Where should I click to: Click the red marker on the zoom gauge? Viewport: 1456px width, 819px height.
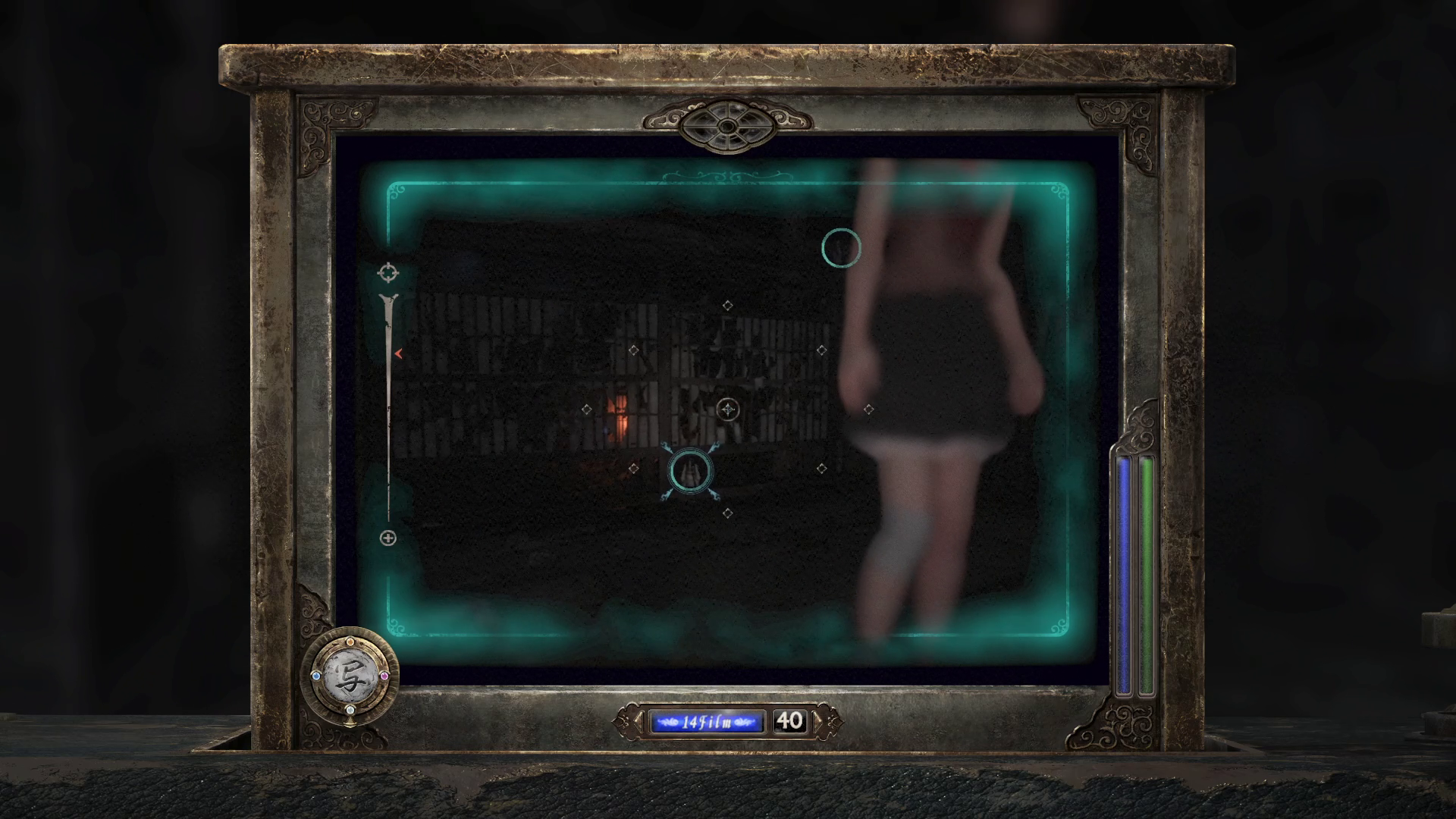[x=397, y=353]
